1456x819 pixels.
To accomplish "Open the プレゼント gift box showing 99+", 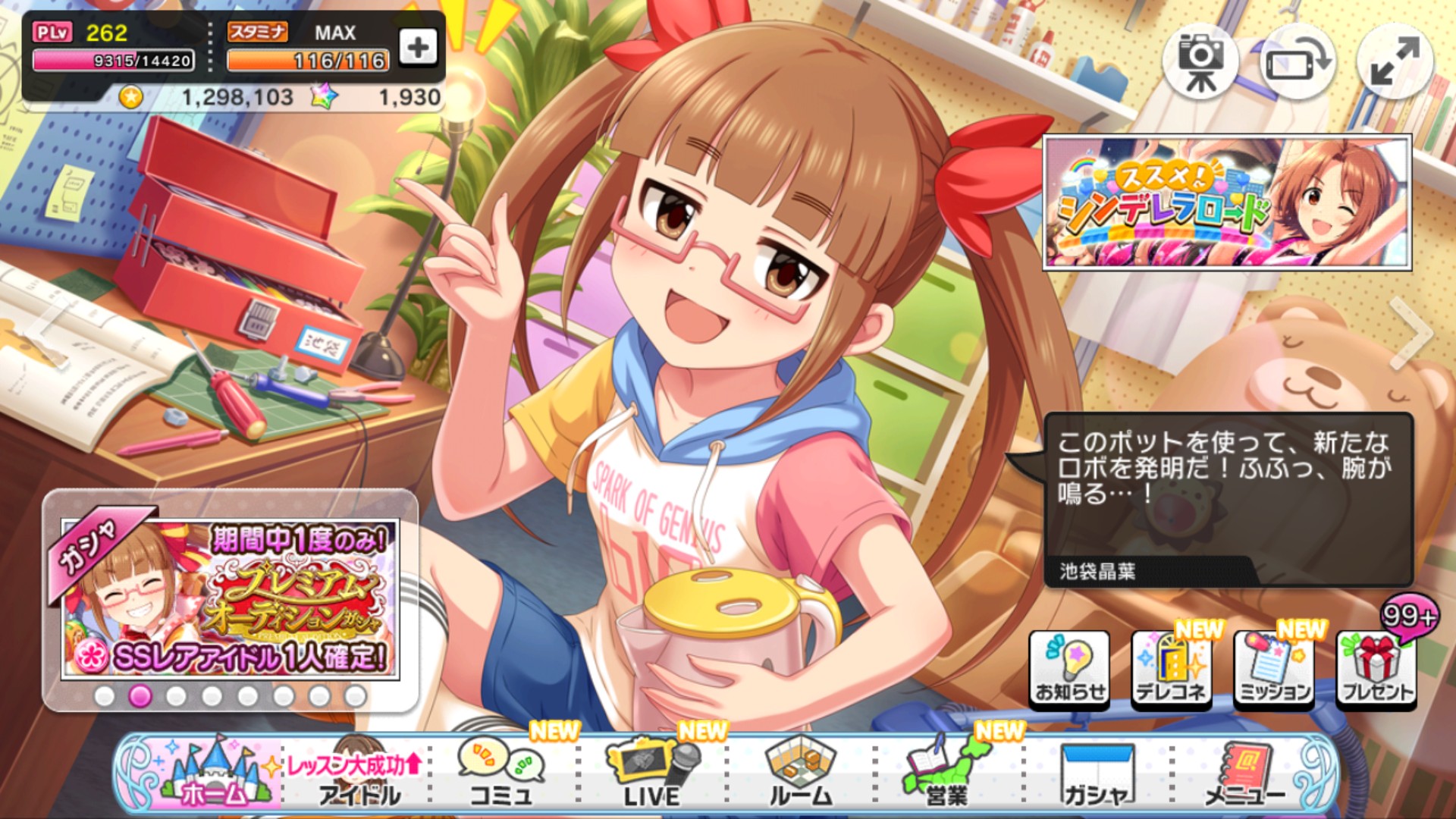I will tap(1374, 667).
